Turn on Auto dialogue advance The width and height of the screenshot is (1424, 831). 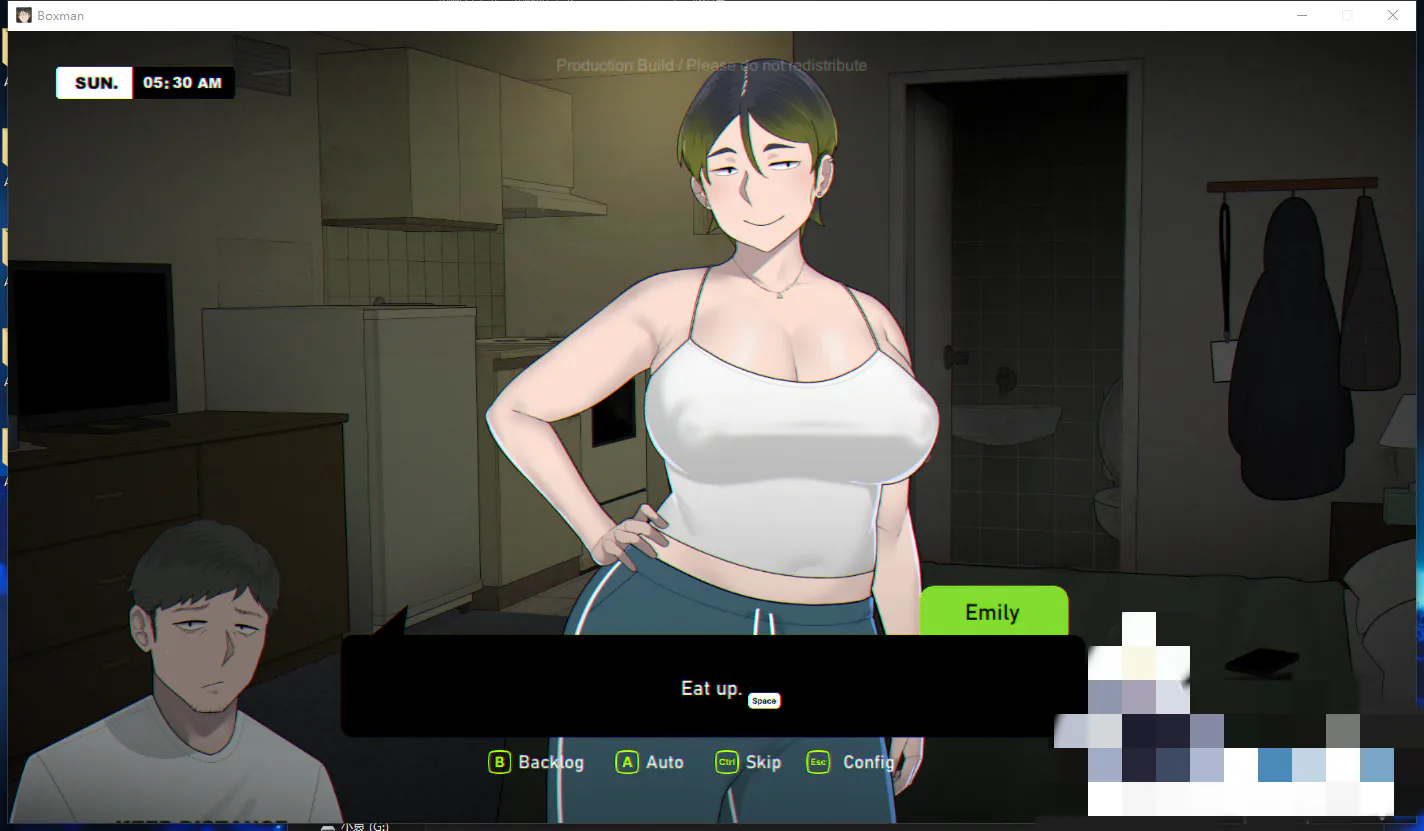[x=650, y=762]
